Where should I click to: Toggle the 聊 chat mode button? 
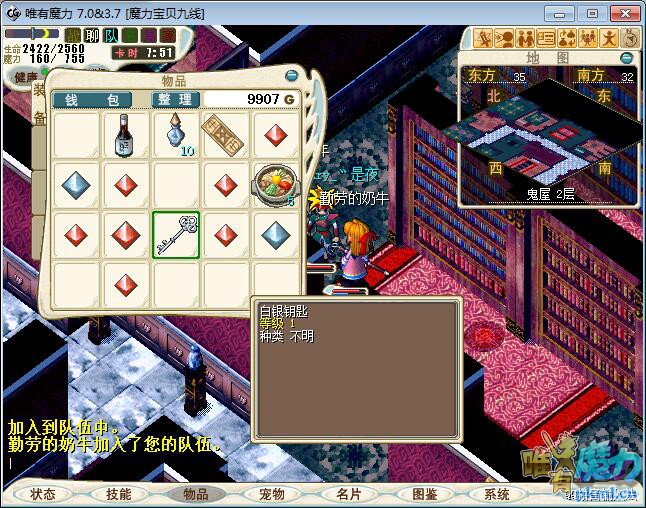pyautogui.click(x=90, y=35)
